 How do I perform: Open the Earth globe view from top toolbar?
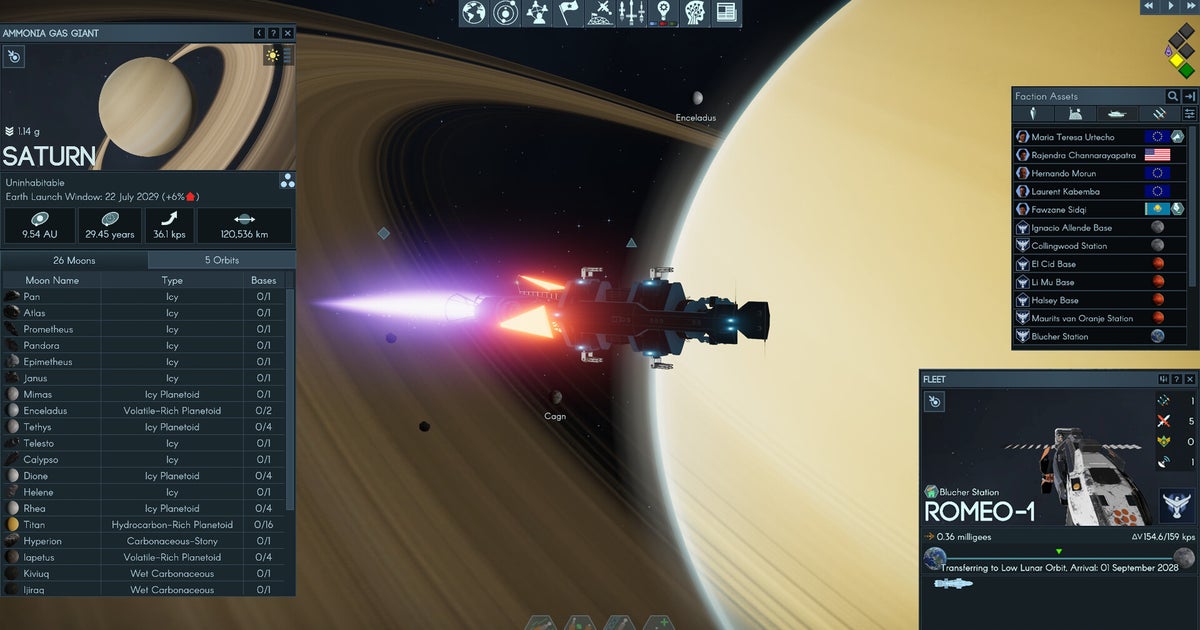tap(473, 12)
